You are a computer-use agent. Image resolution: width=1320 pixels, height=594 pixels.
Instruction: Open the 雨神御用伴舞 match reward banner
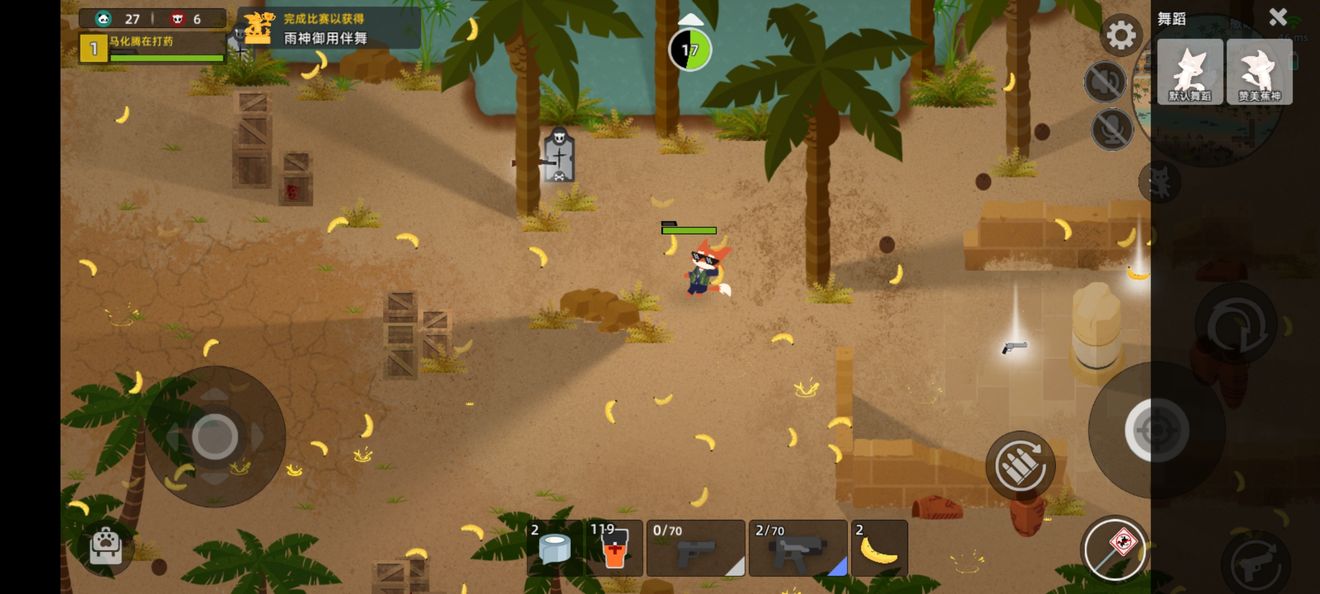pyautogui.click(x=328, y=28)
